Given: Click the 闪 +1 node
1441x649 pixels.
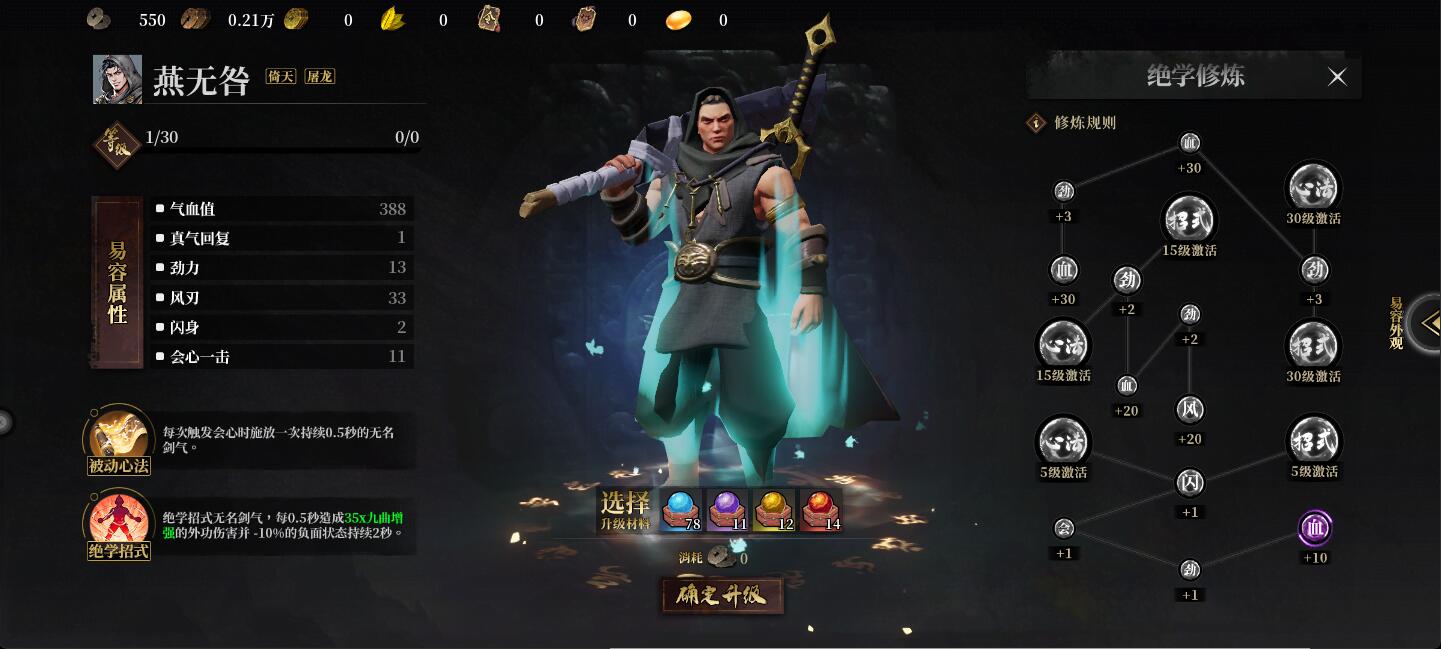Looking at the screenshot, I should coord(1190,483).
